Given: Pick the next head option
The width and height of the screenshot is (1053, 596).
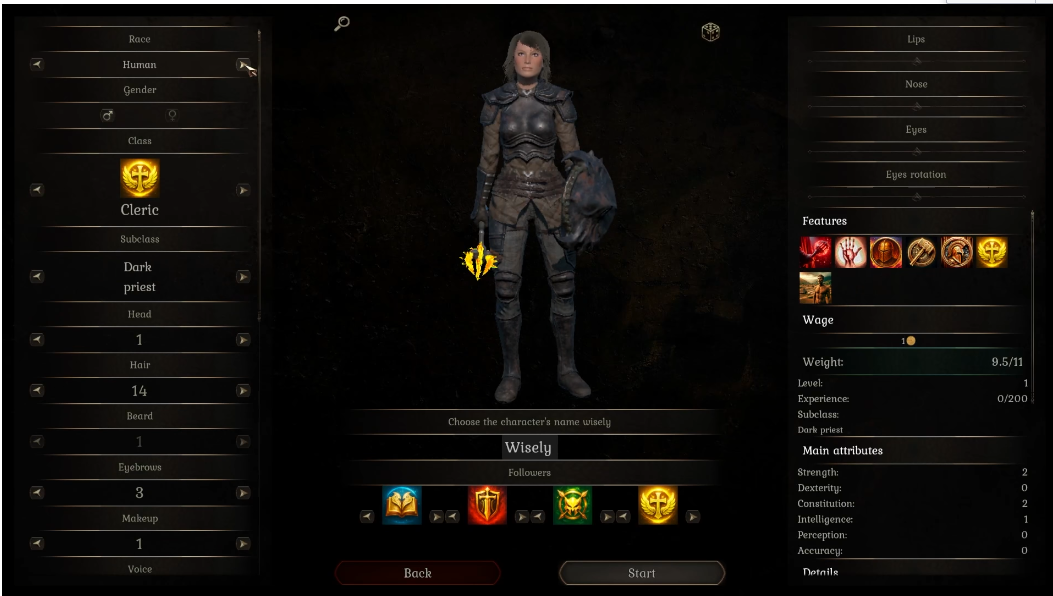Looking at the screenshot, I should (242, 340).
